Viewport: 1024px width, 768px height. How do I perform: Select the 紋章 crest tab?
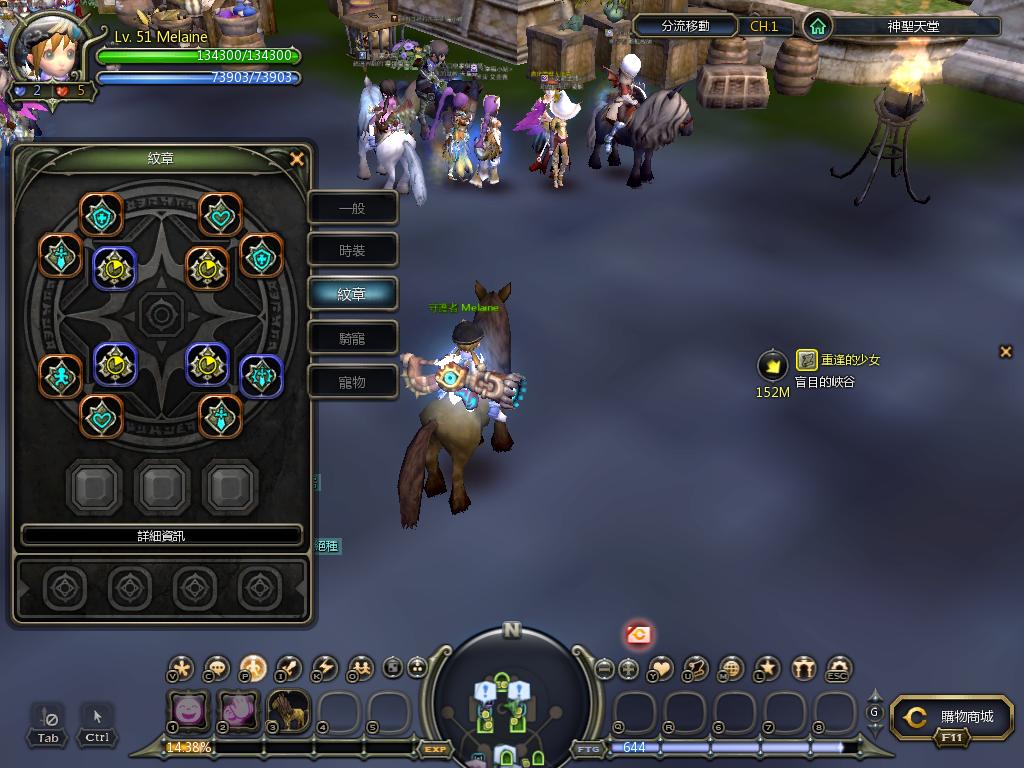(x=352, y=295)
